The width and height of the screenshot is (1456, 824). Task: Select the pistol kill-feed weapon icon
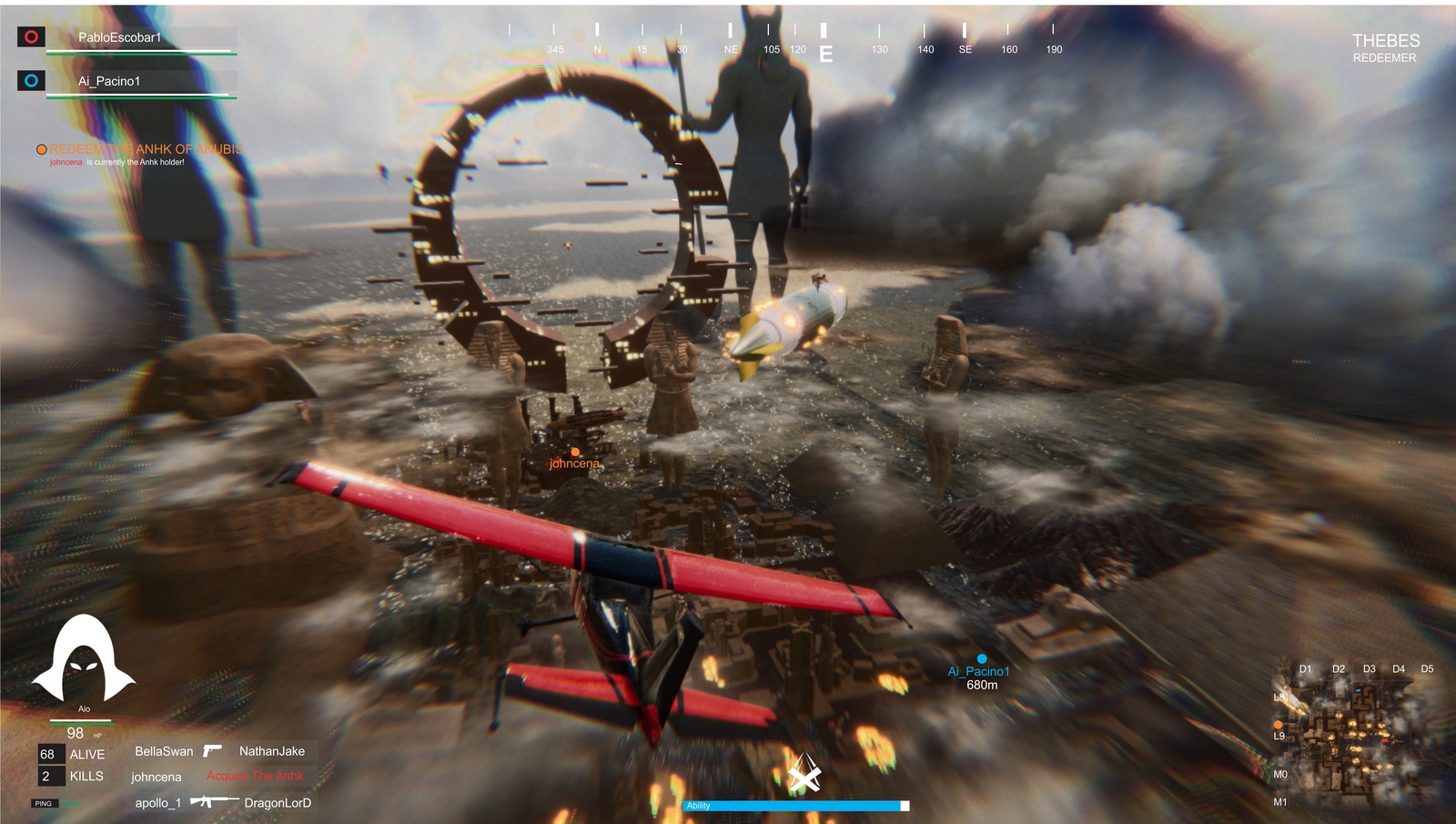coord(212,750)
